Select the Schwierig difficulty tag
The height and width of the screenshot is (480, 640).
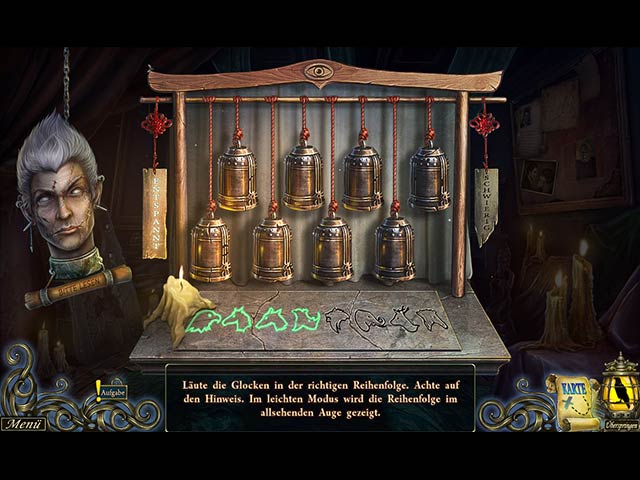click(x=485, y=205)
